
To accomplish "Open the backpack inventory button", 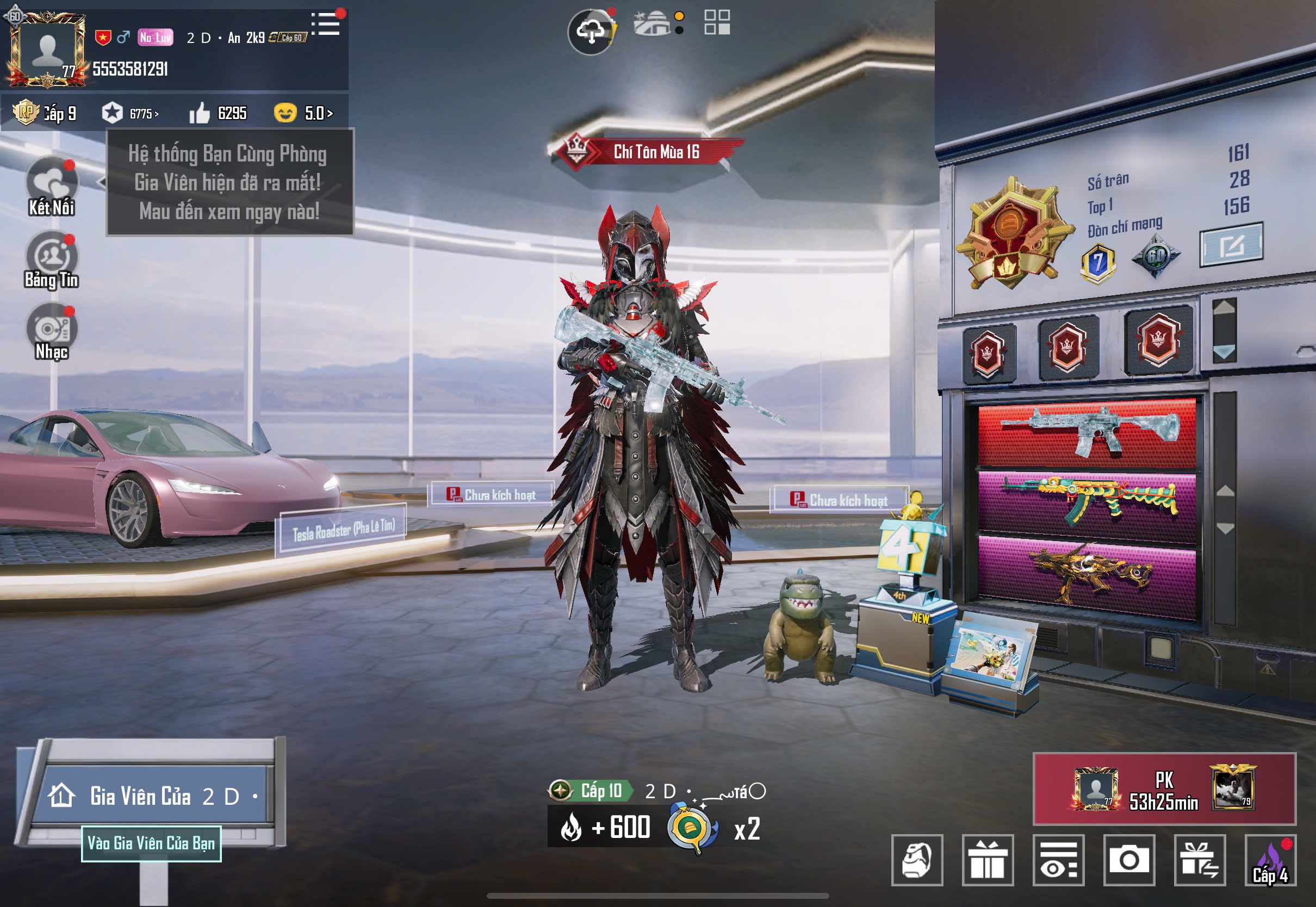I will pyautogui.click(x=917, y=859).
